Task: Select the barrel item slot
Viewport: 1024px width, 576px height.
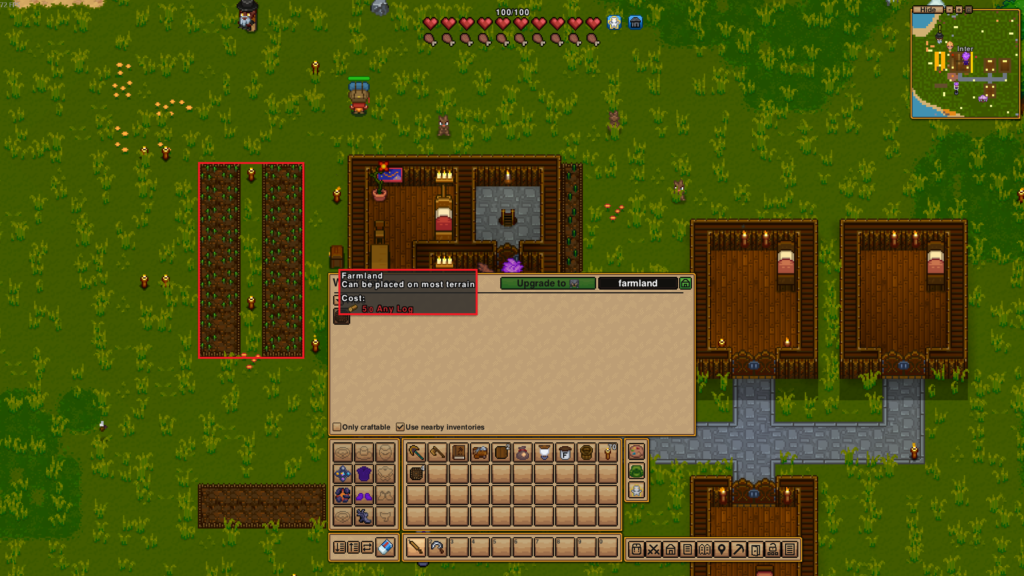Action: tap(503, 452)
